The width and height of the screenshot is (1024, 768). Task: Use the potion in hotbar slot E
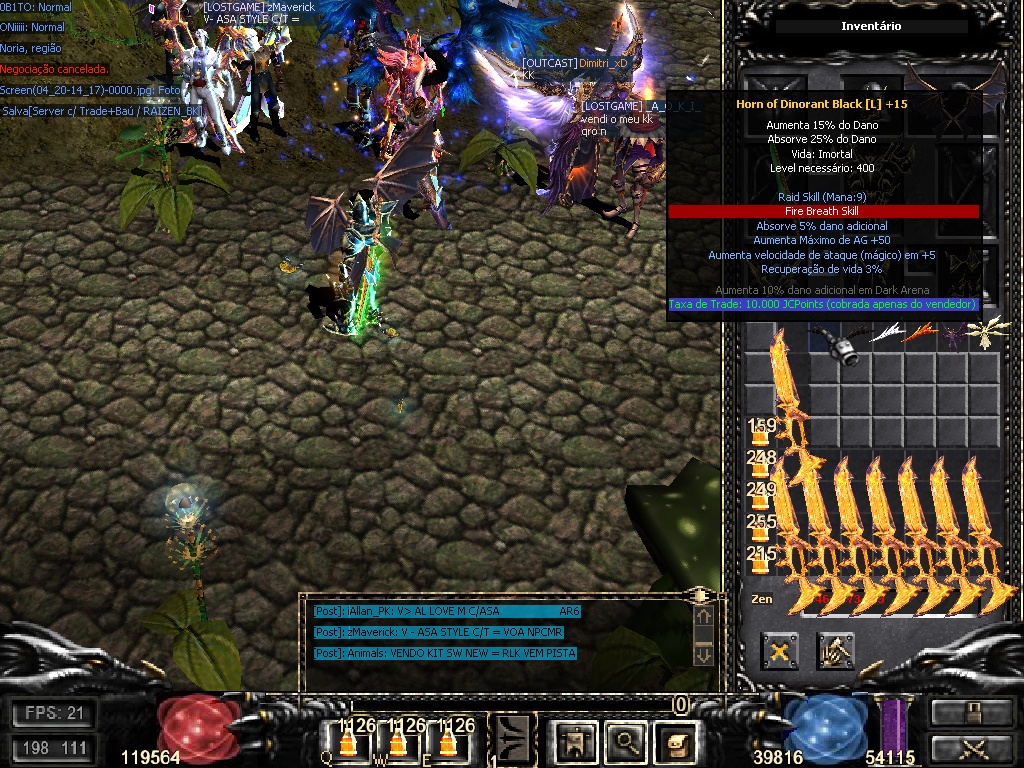446,739
